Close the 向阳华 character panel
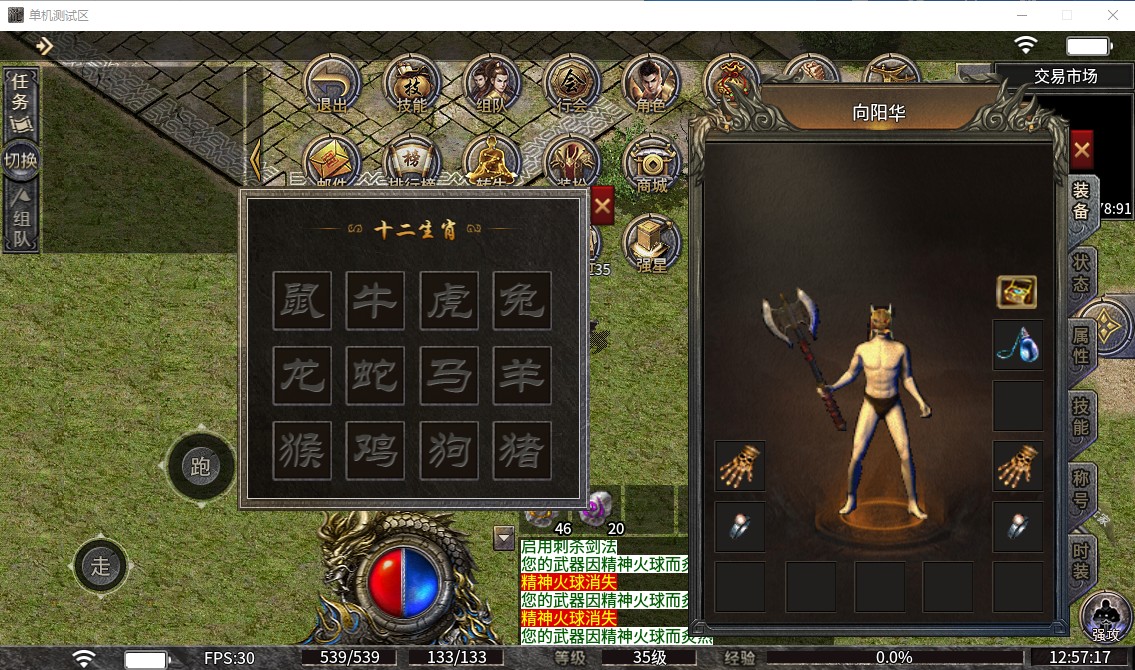The image size is (1135, 670). click(1081, 151)
